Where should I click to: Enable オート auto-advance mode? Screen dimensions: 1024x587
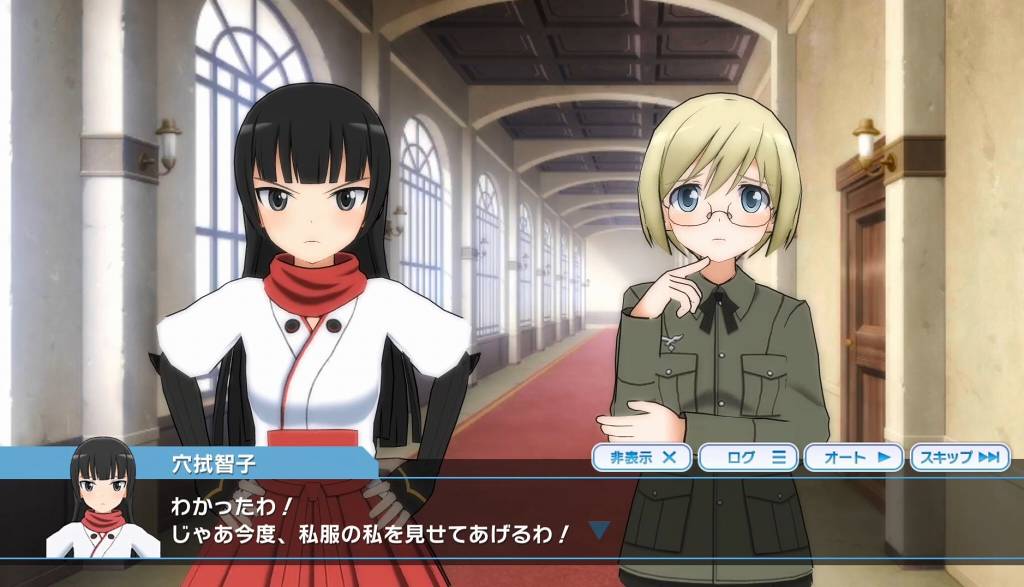coord(853,458)
